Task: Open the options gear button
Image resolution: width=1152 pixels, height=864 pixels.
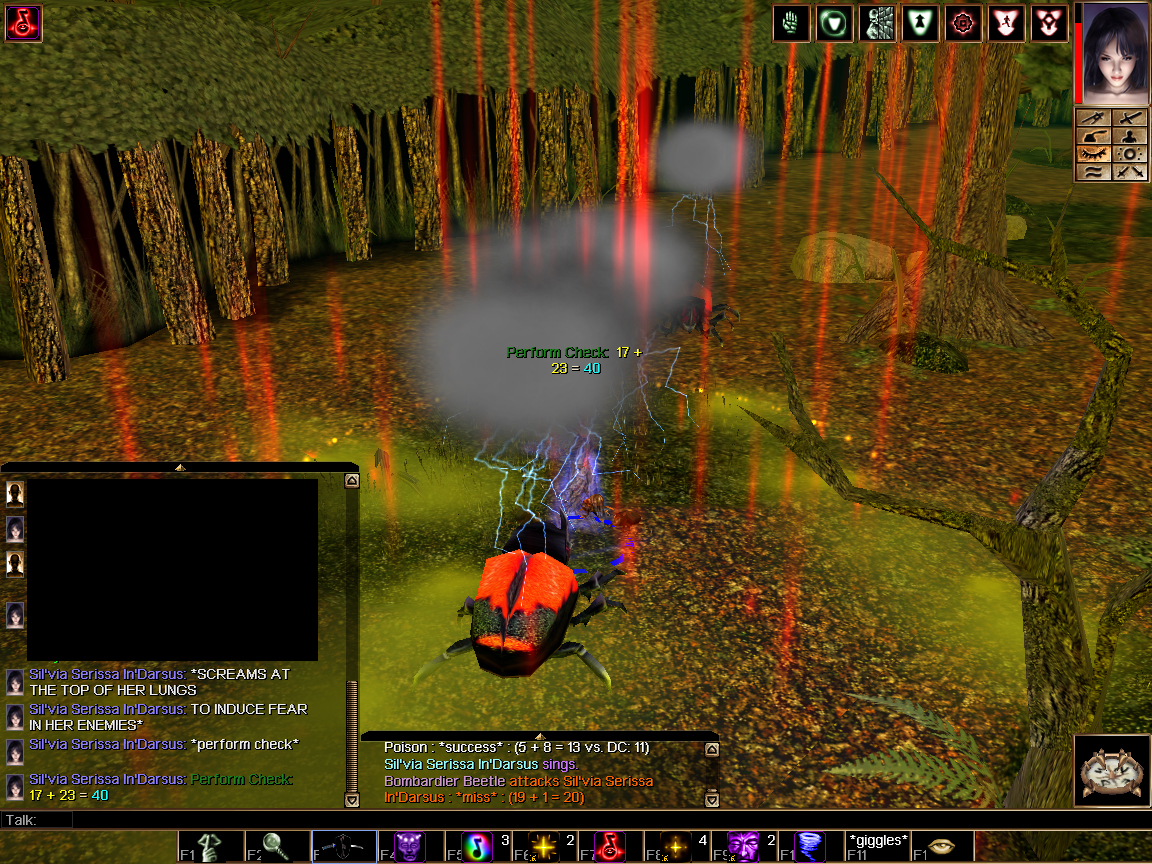Action: point(1129,155)
